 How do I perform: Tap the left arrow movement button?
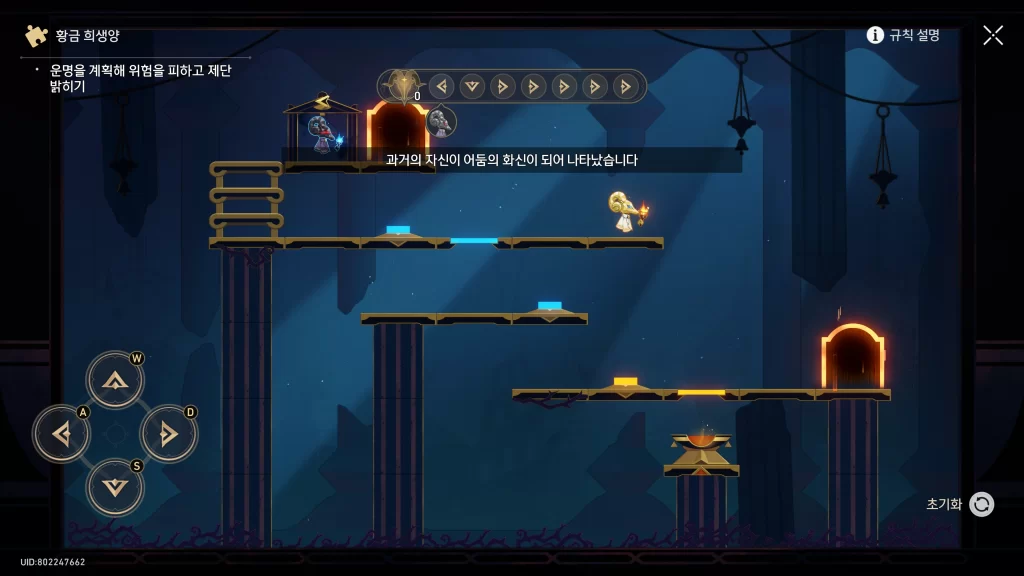pos(62,433)
